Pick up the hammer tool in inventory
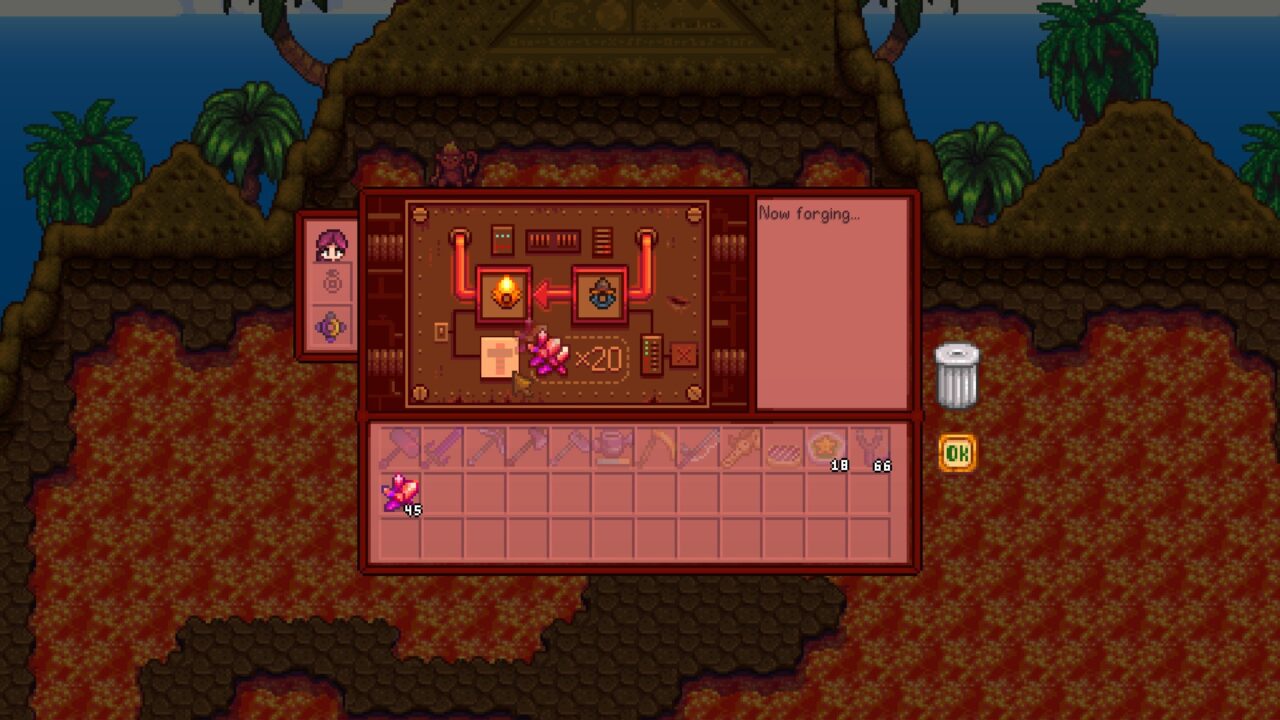Image resolution: width=1280 pixels, height=720 pixels. point(399,452)
